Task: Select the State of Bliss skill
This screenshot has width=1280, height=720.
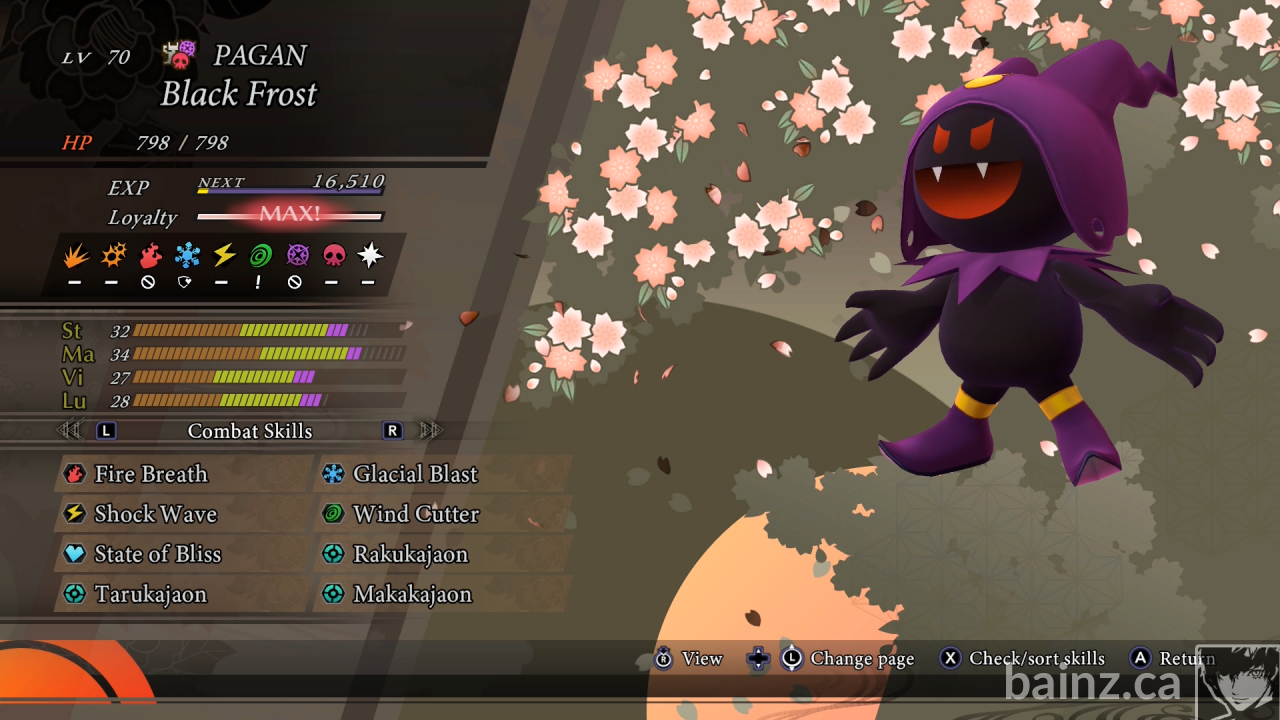Action: (157, 554)
